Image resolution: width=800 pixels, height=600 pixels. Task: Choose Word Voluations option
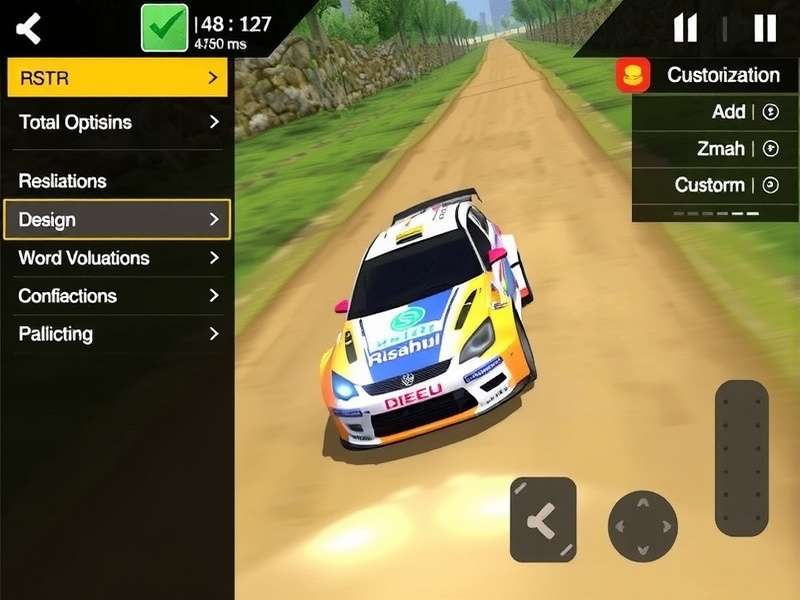tap(117, 258)
